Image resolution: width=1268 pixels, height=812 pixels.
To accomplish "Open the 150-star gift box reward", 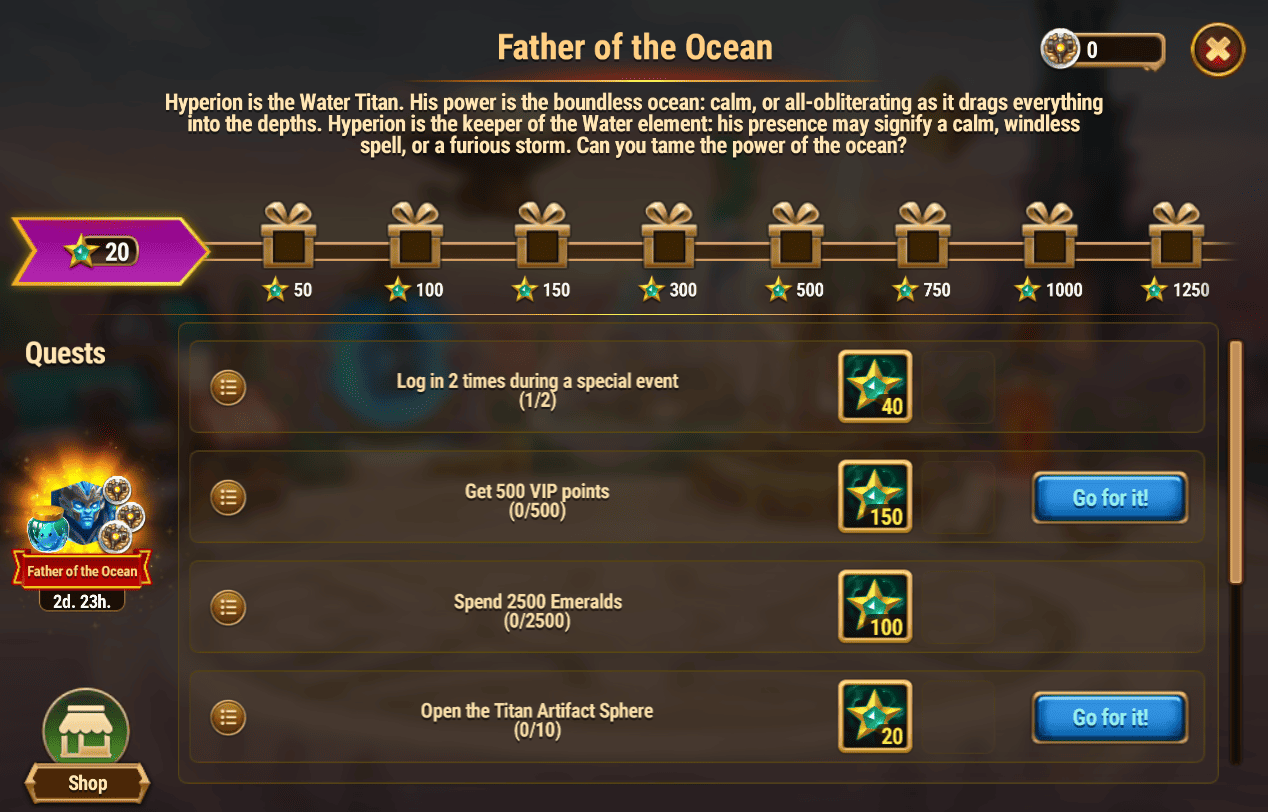I will click(542, 236).
